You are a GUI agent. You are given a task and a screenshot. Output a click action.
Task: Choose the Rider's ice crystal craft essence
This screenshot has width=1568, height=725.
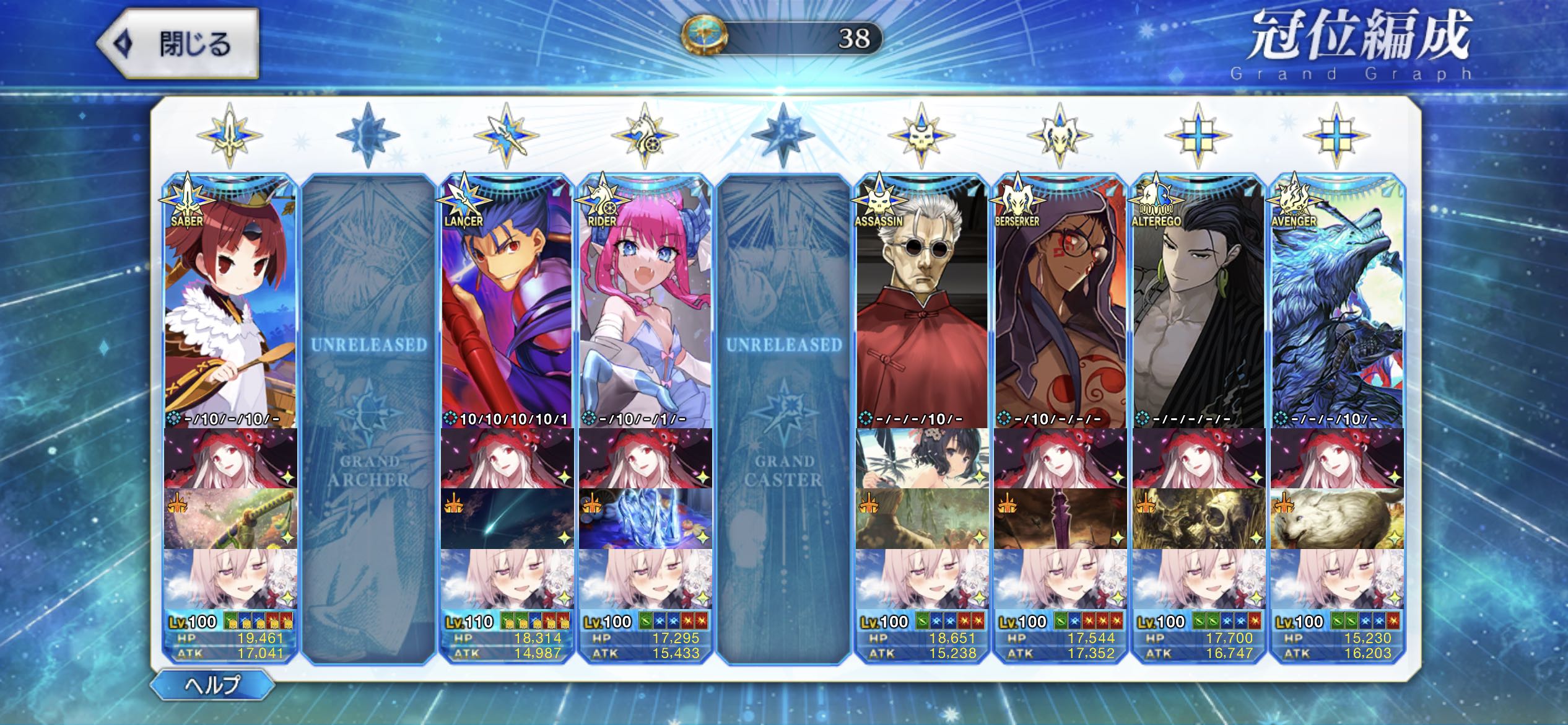[645, 519]
